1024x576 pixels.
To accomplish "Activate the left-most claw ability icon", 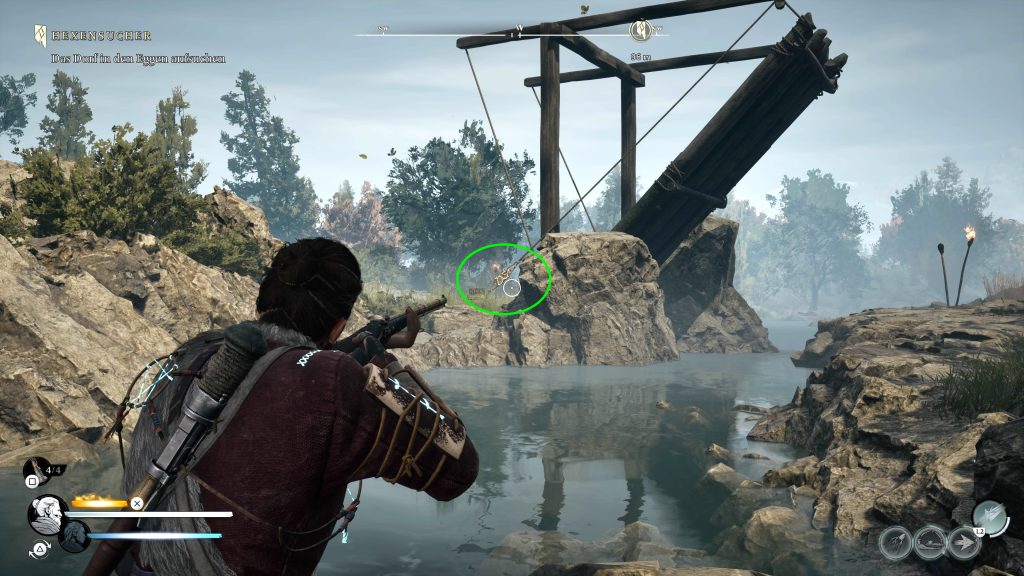I will 896,542.
